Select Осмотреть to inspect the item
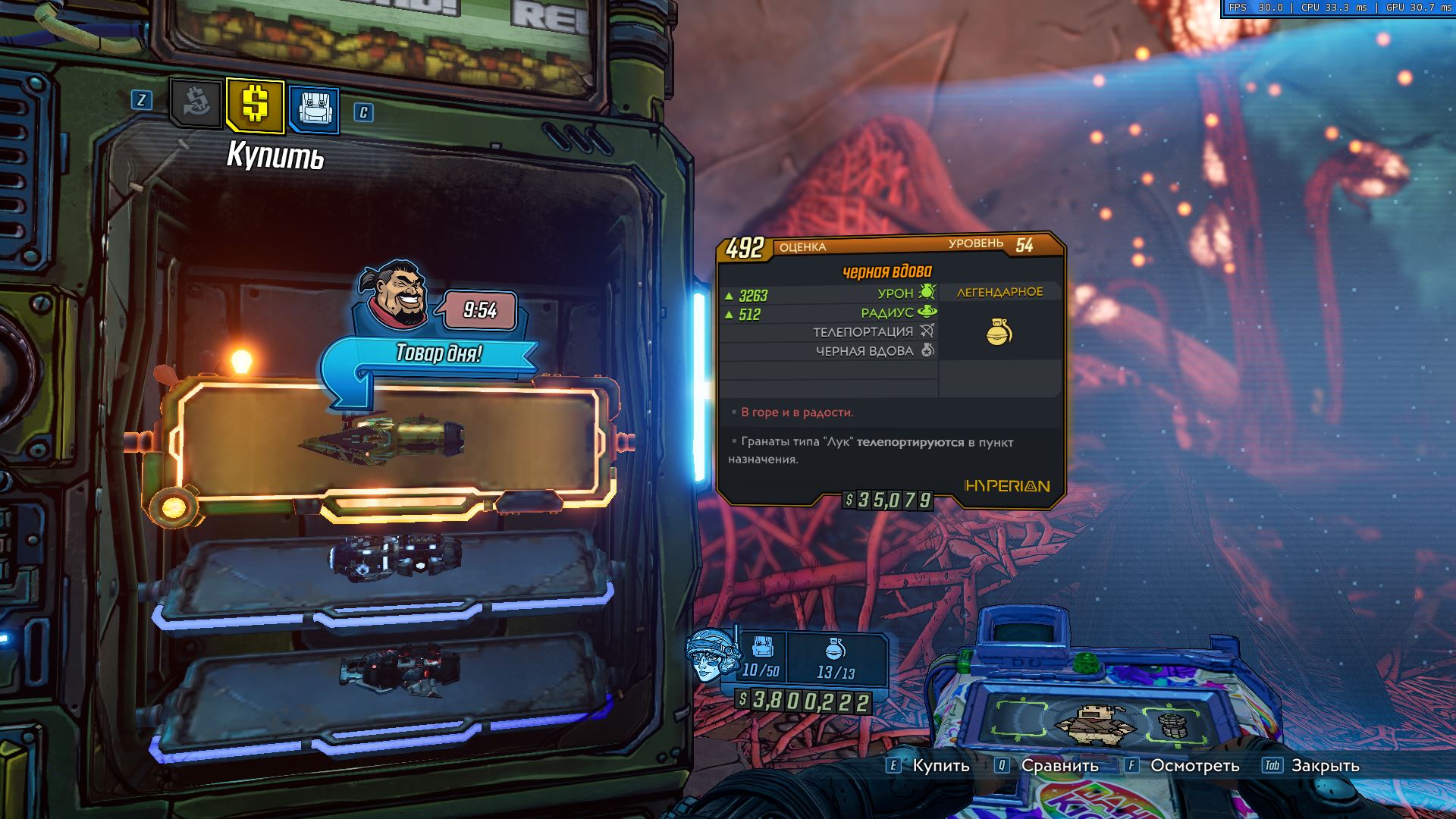 pos(1194,766)
